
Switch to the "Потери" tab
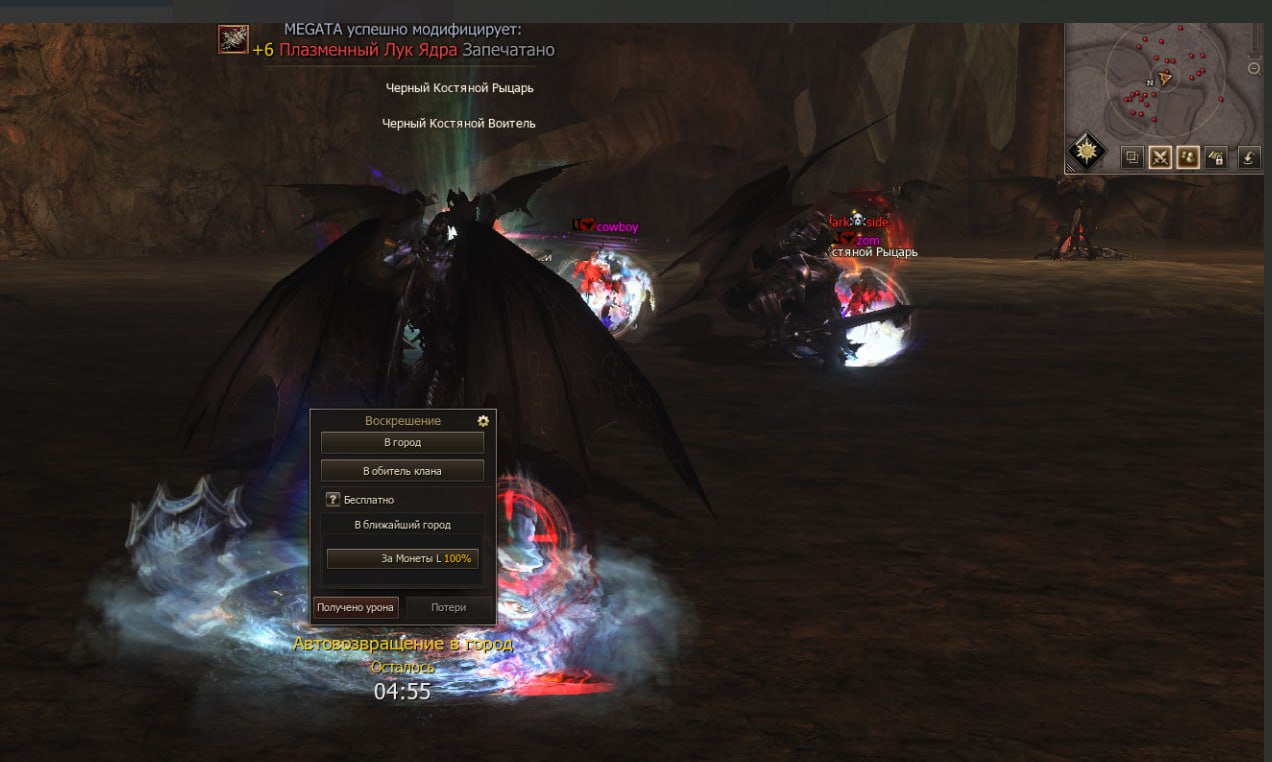448,607
